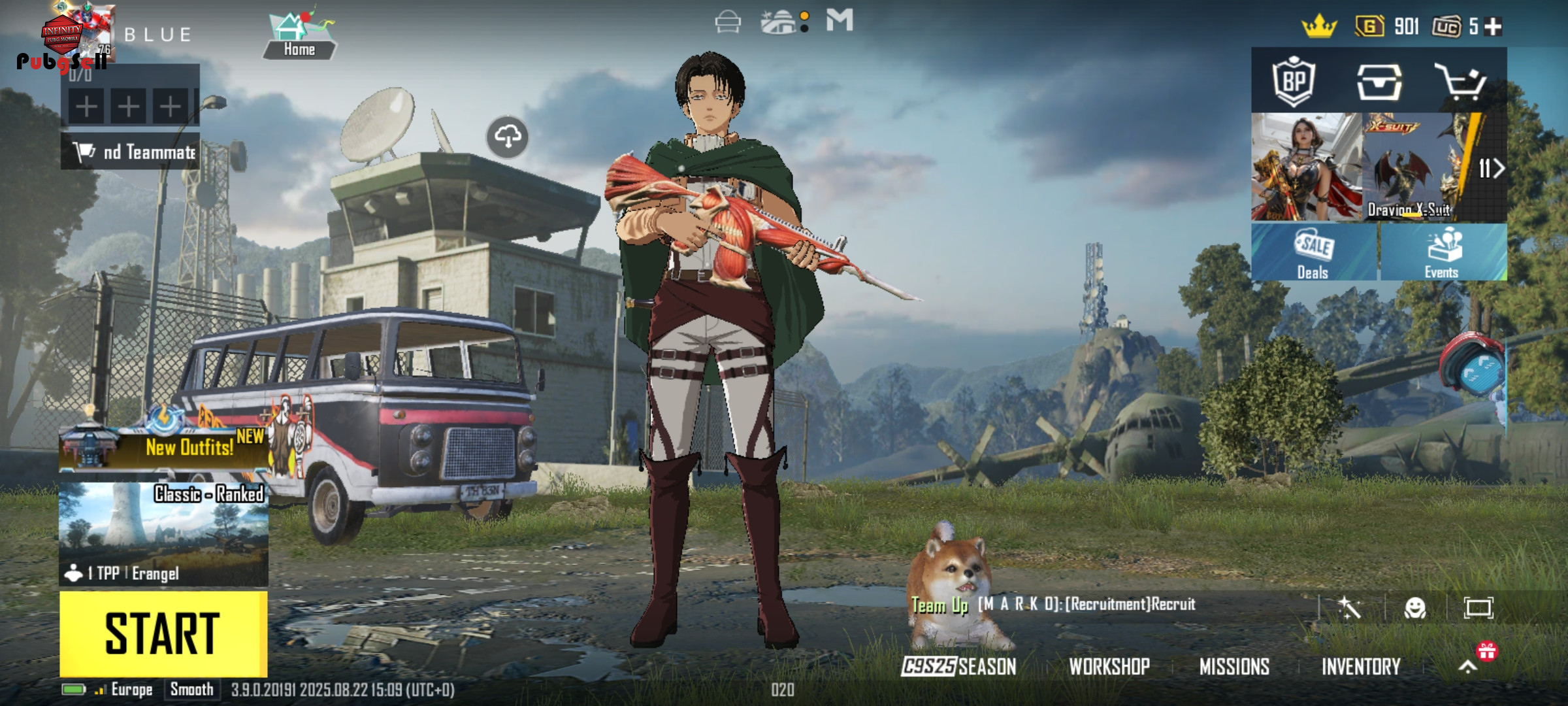
Task: Open the C9S25 Season menu
Action: tap(959, 666)
